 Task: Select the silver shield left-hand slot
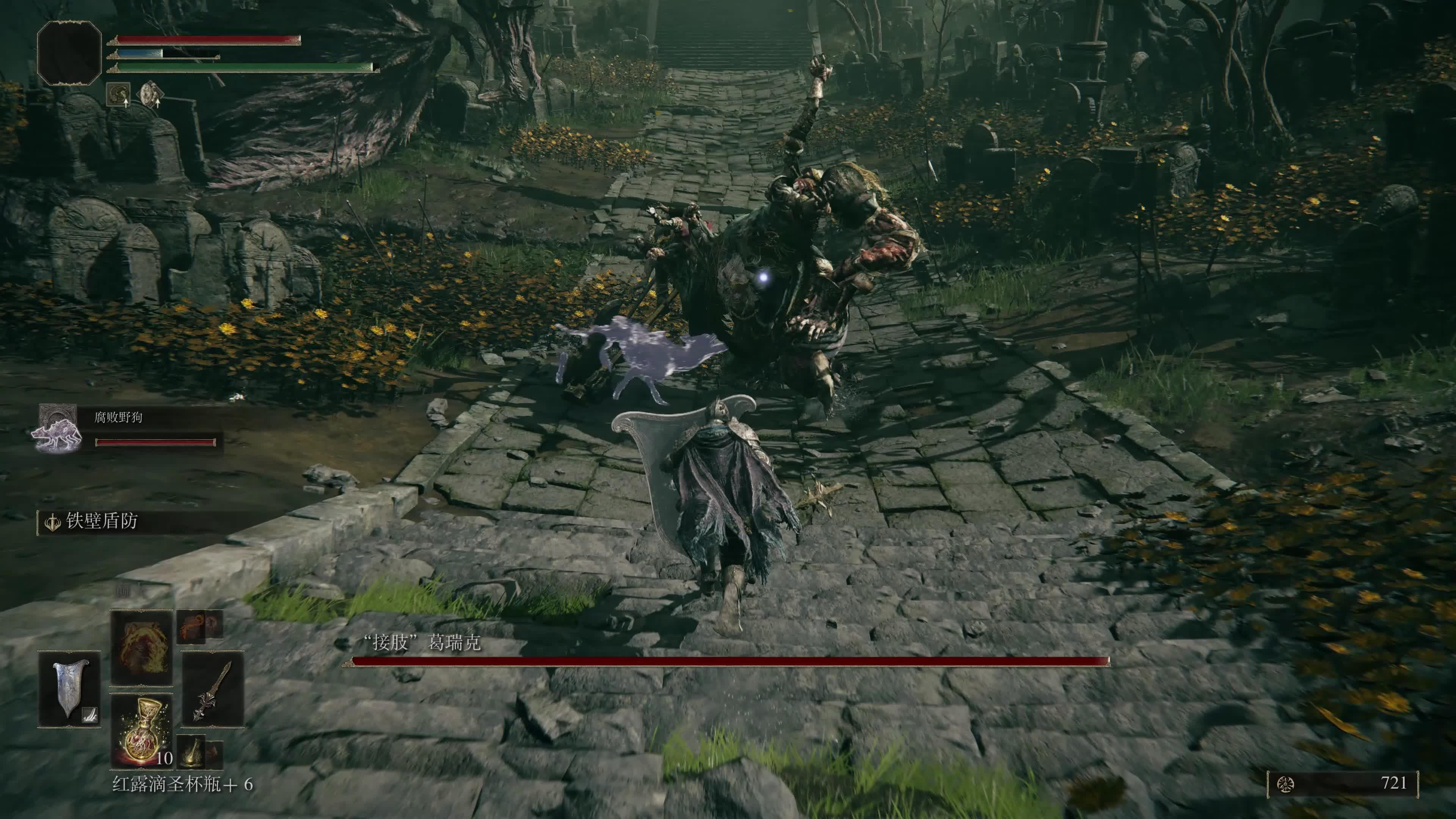[x=69, y=689]
